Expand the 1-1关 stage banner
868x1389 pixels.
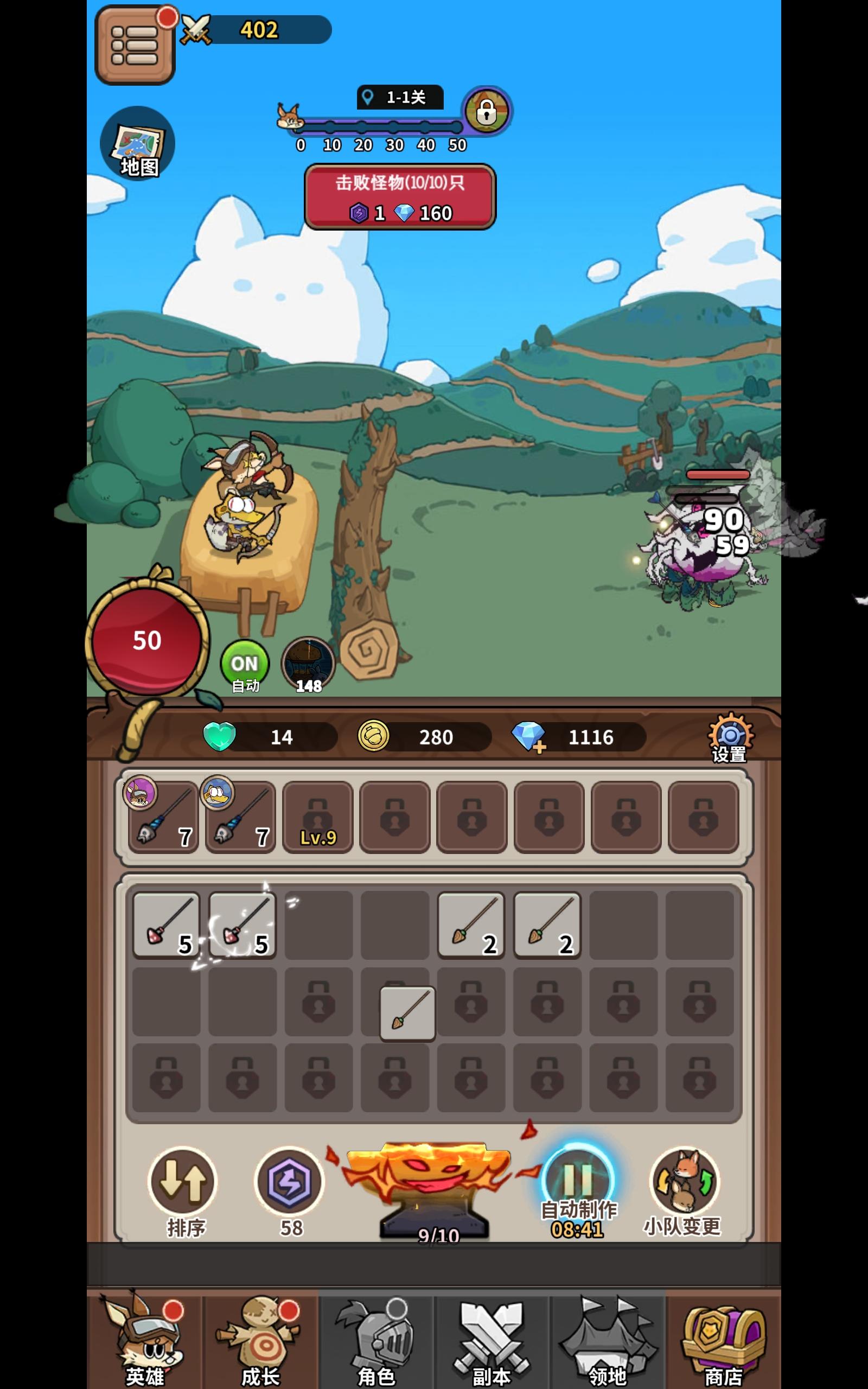400,98
